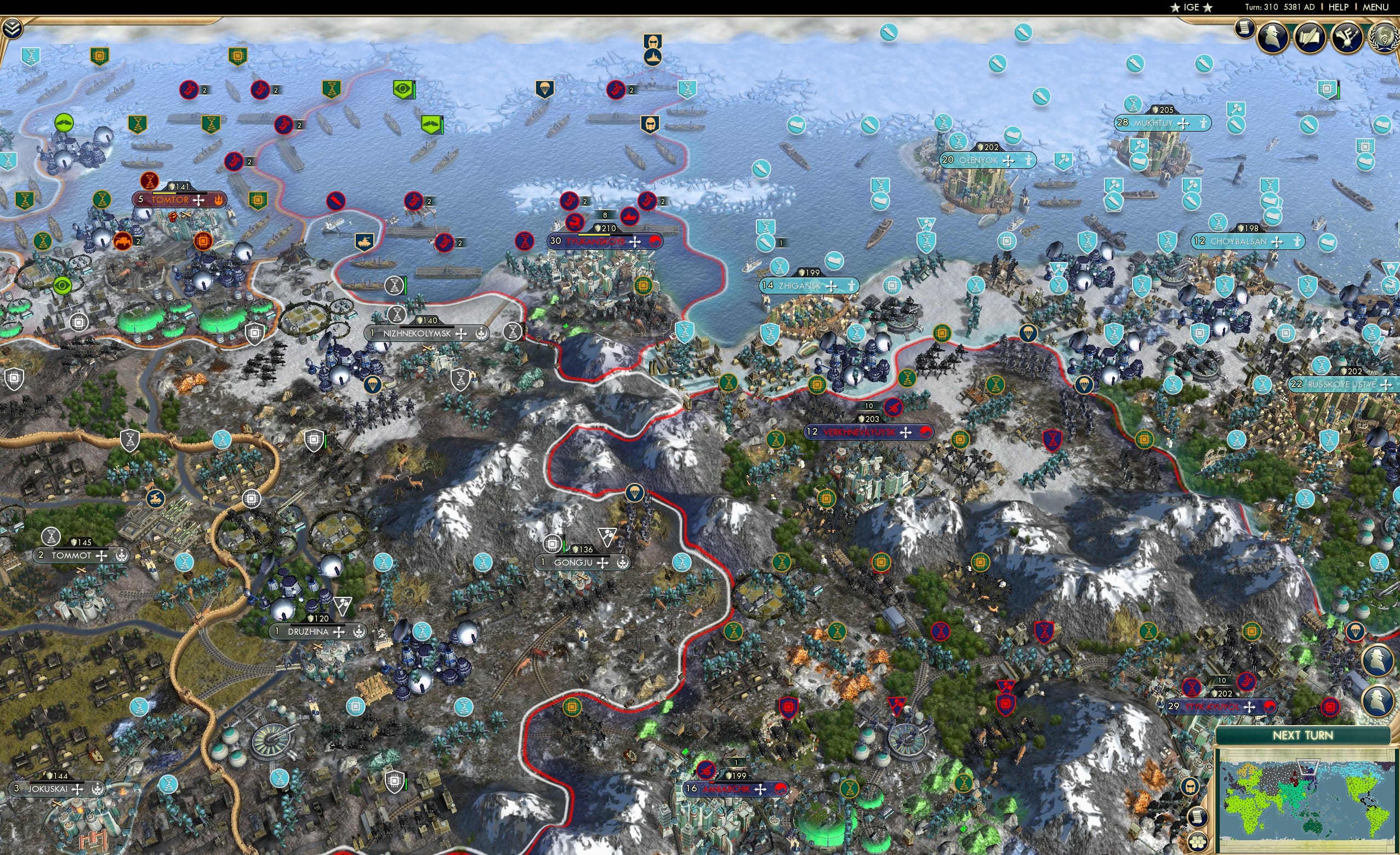Open the Diplomacy overview quill-scroll icon
Image resolution: width=1400 pixels, height=855 pixels.
tap(1310, 37)
